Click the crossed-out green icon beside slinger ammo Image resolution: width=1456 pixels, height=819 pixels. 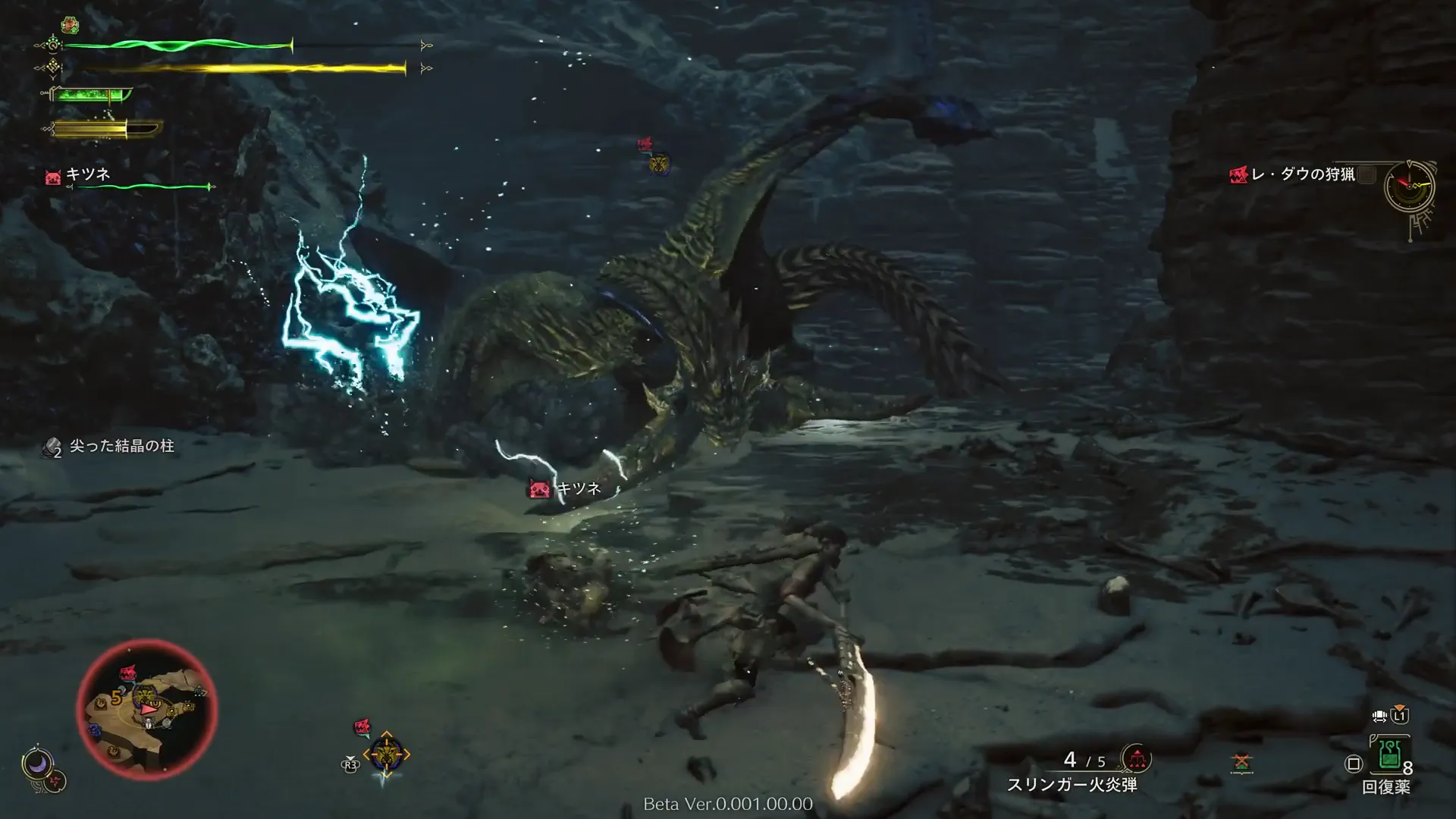(1241, 761)
